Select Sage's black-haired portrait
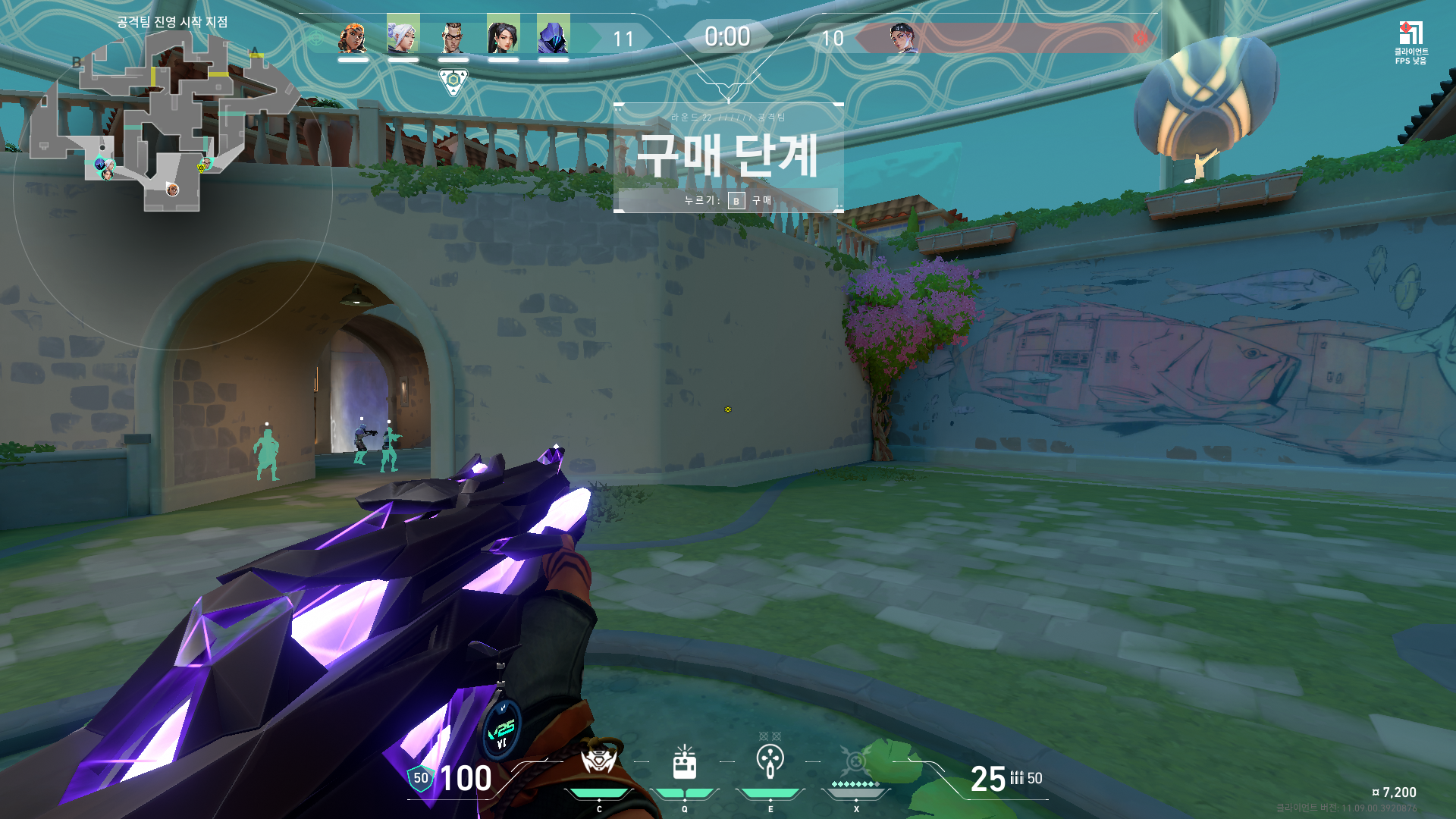Viewport: 1456px width, 819px height. pyautogui.click(x=503, y=36)
